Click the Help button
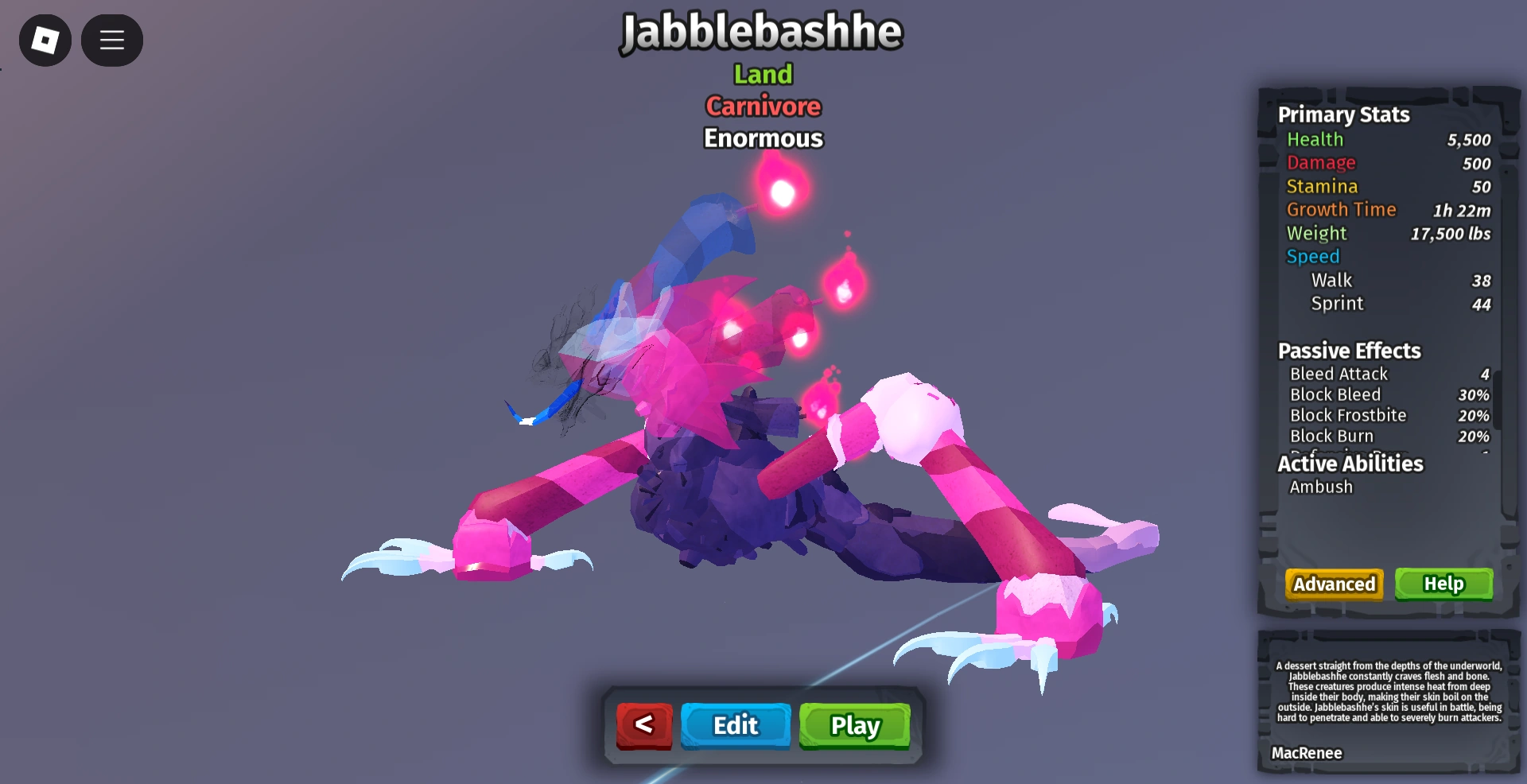 click(1443, 584)
